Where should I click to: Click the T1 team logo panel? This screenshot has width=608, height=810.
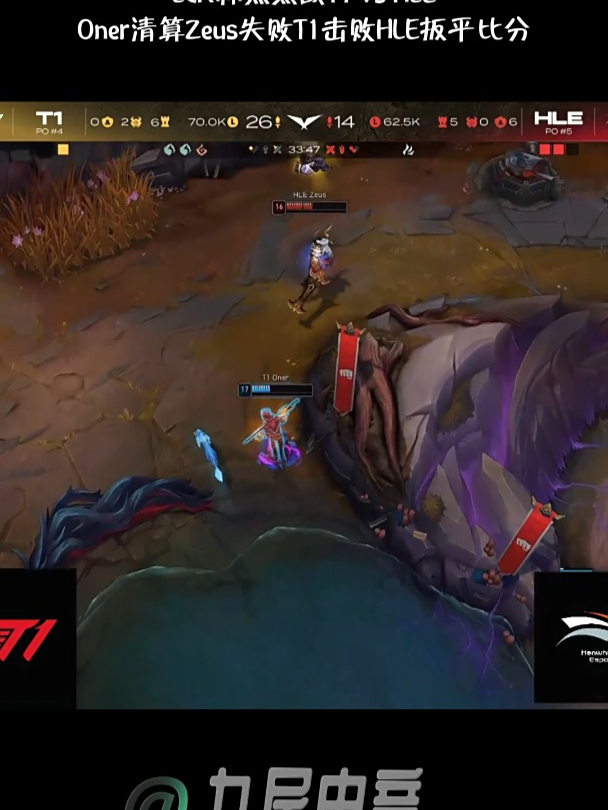tap(37, 638)
